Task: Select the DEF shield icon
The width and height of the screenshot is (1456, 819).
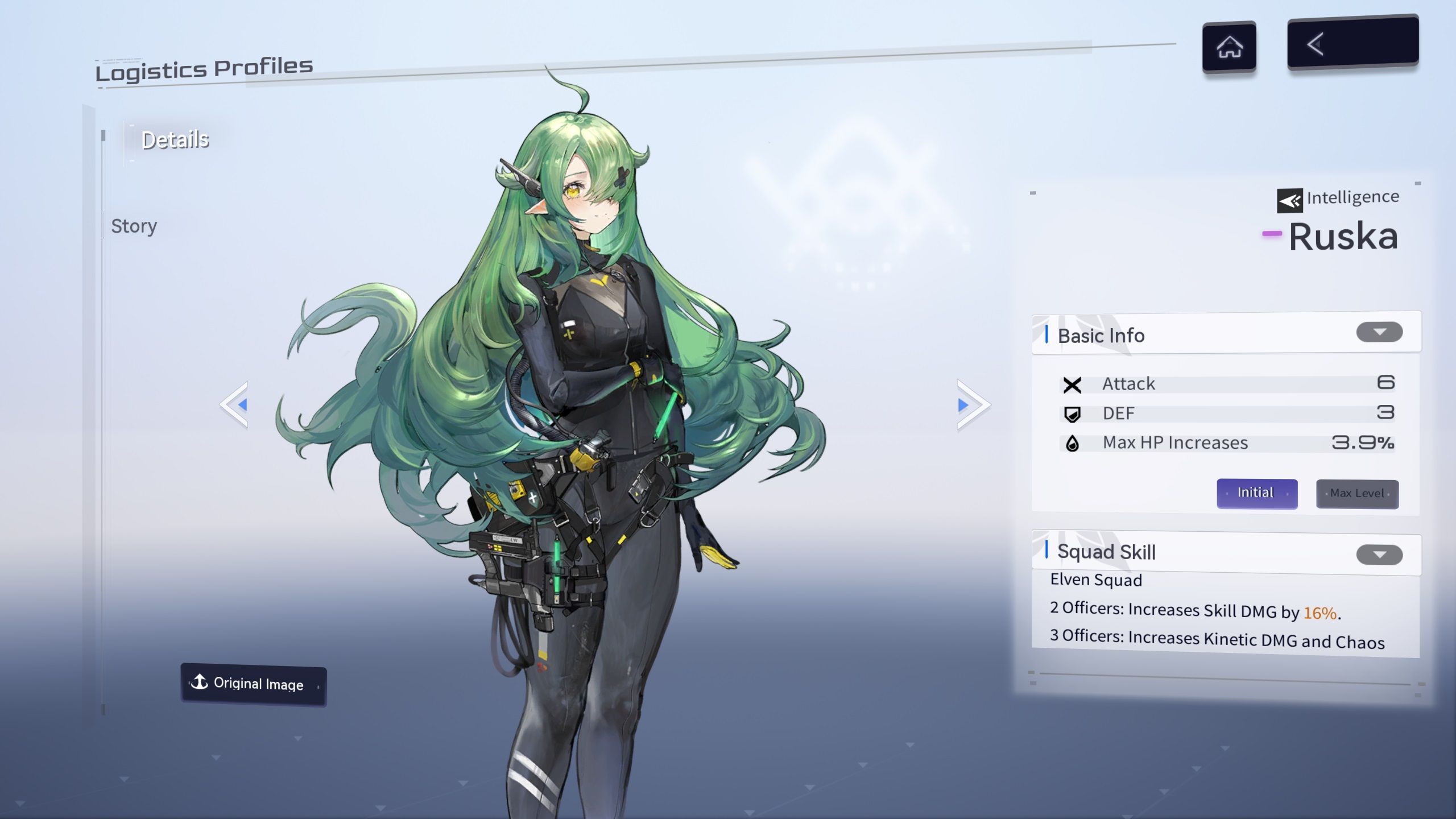Action: (1072, 414)
